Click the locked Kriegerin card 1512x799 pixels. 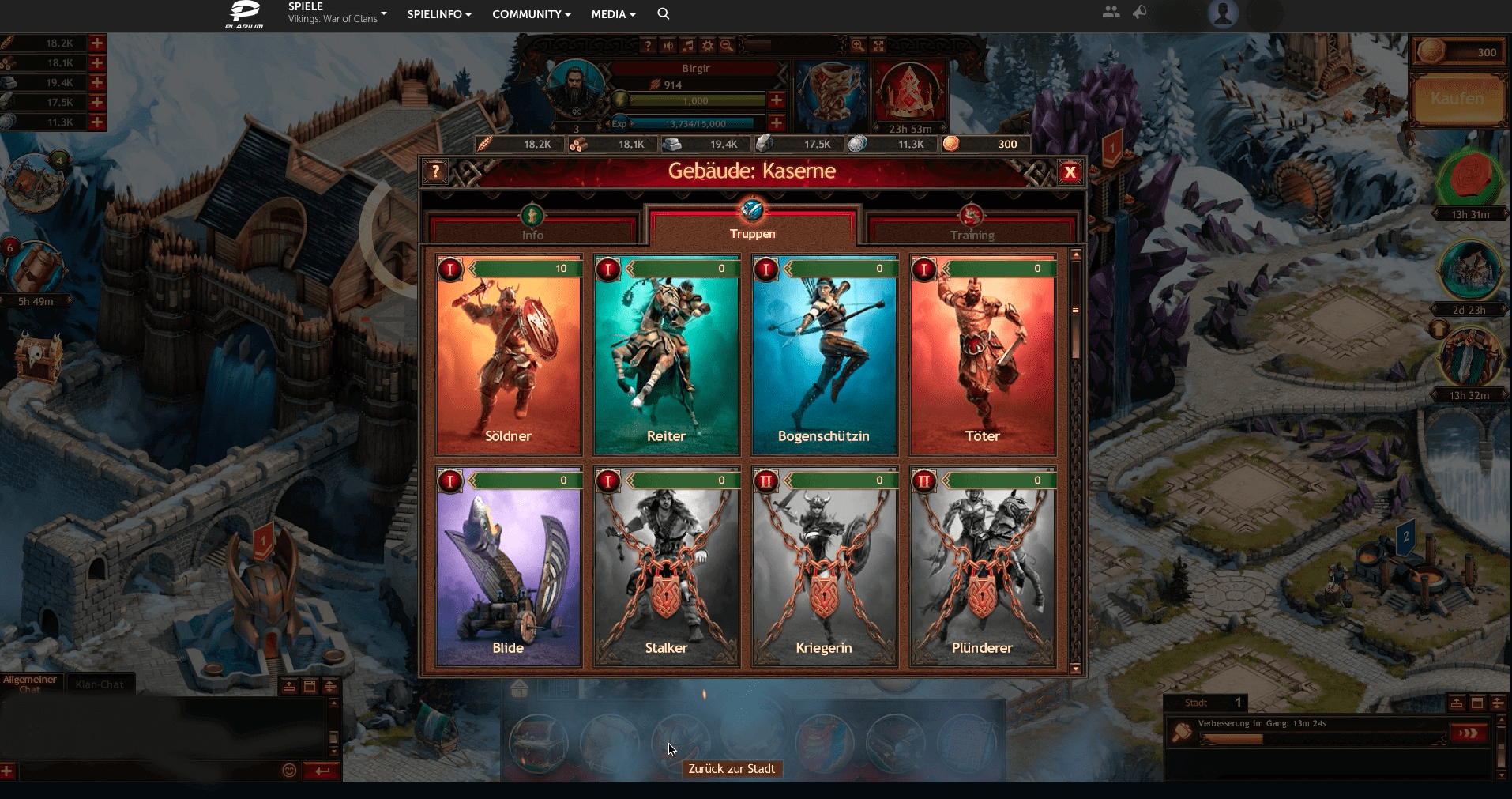tap(824, 567)
